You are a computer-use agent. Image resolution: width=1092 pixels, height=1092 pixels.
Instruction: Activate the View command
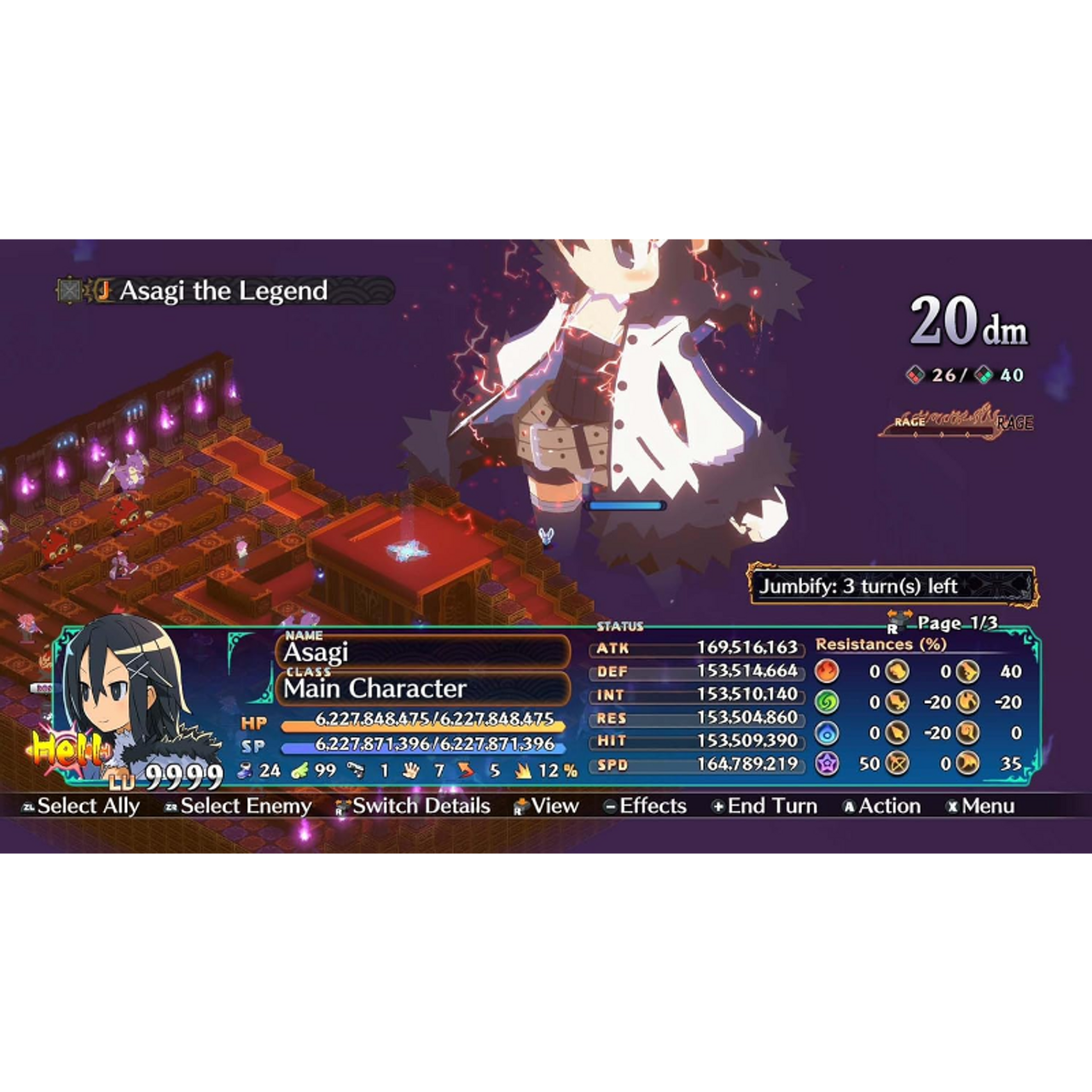point(546,806)
